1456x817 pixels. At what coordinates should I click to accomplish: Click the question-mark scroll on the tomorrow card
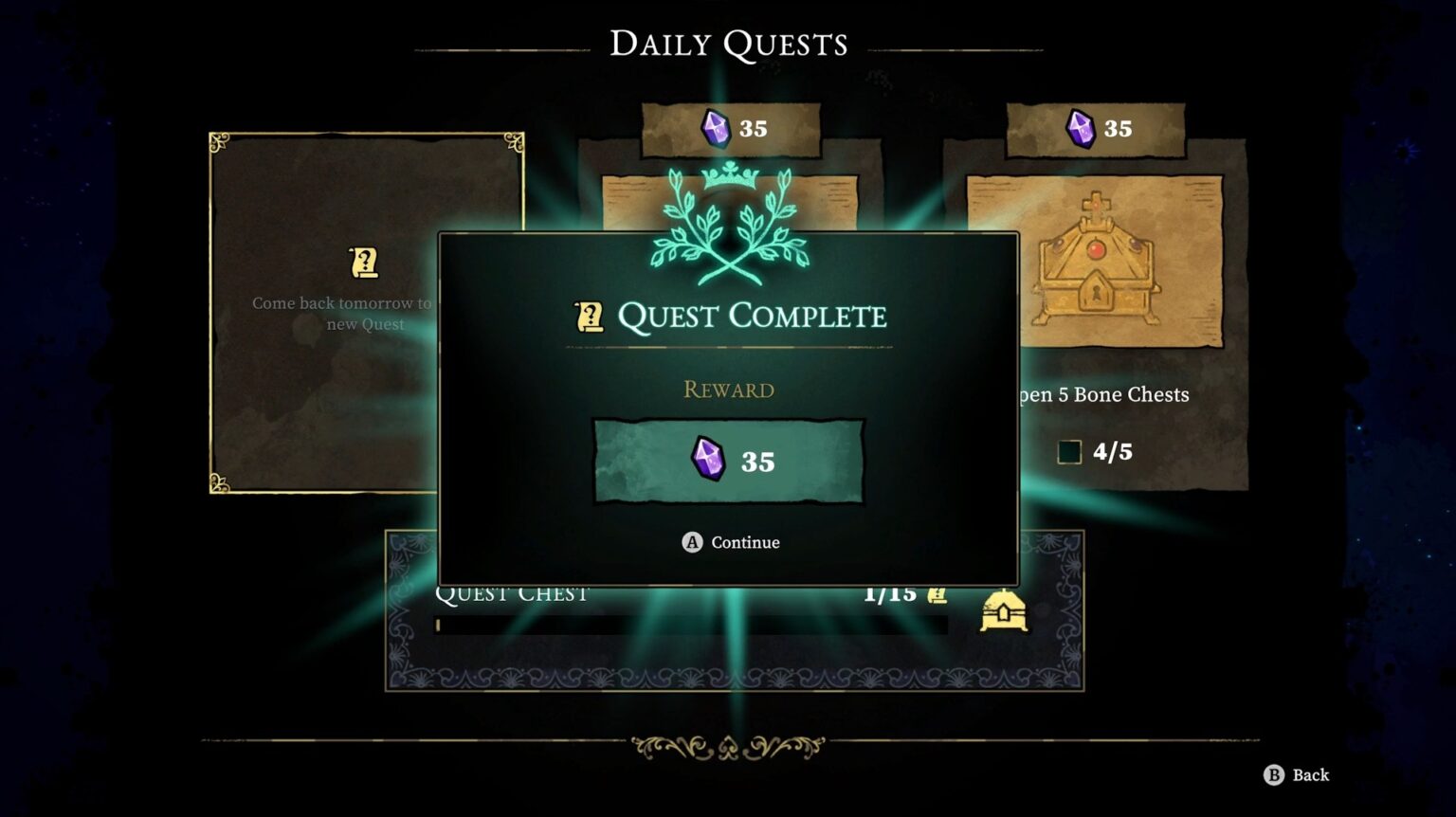(x=368, y=264)
